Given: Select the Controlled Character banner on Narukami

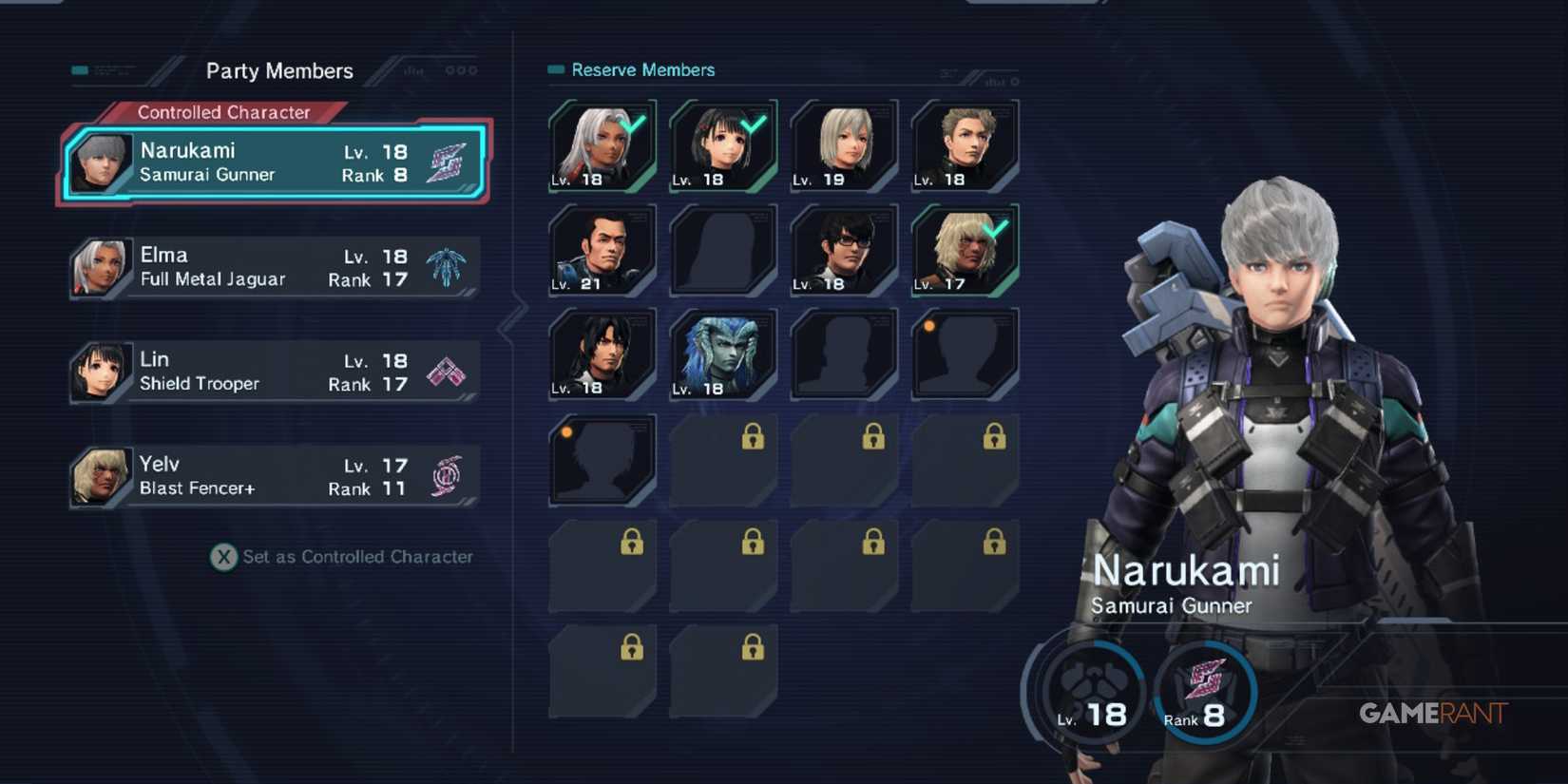Looking at the screenshot, I should coord(224,112).
